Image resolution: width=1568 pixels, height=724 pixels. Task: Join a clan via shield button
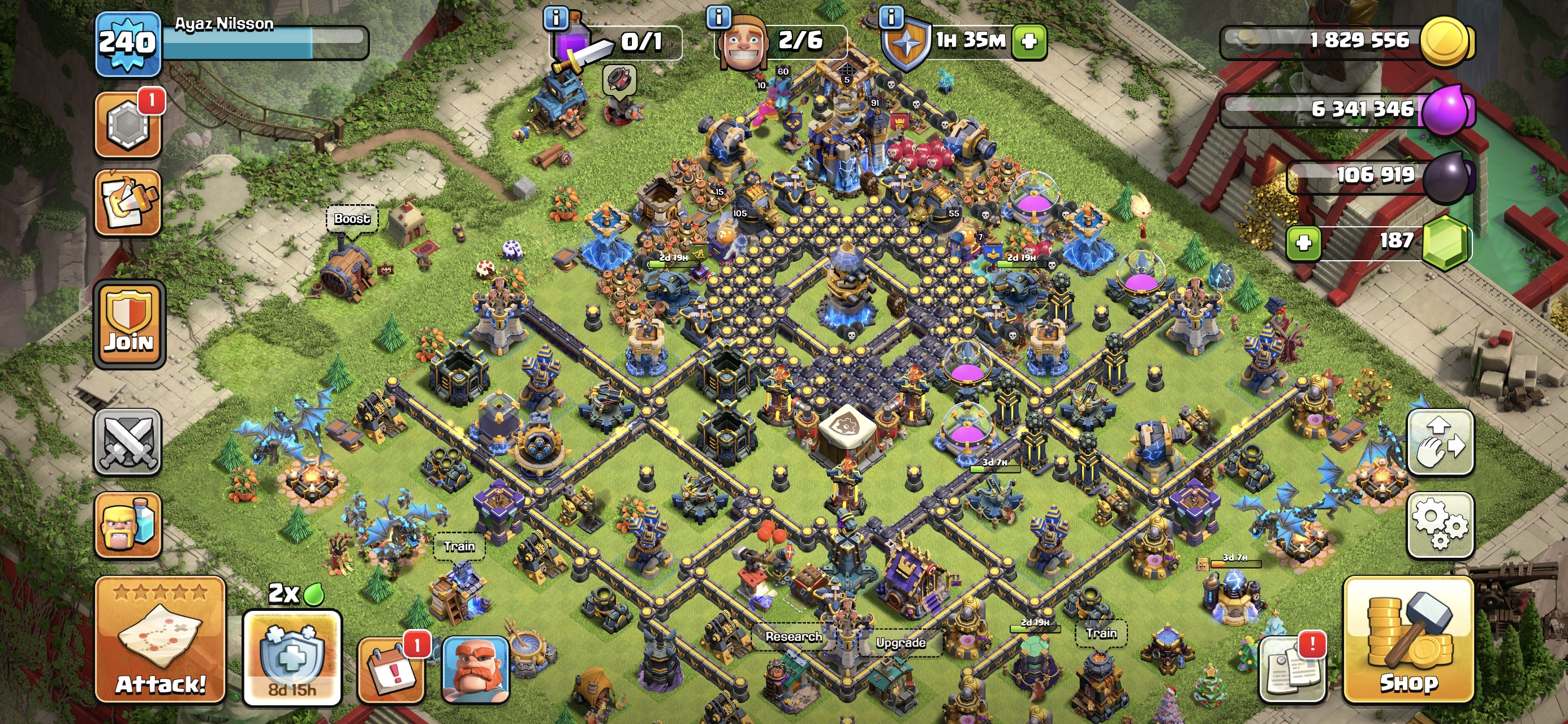129,325
